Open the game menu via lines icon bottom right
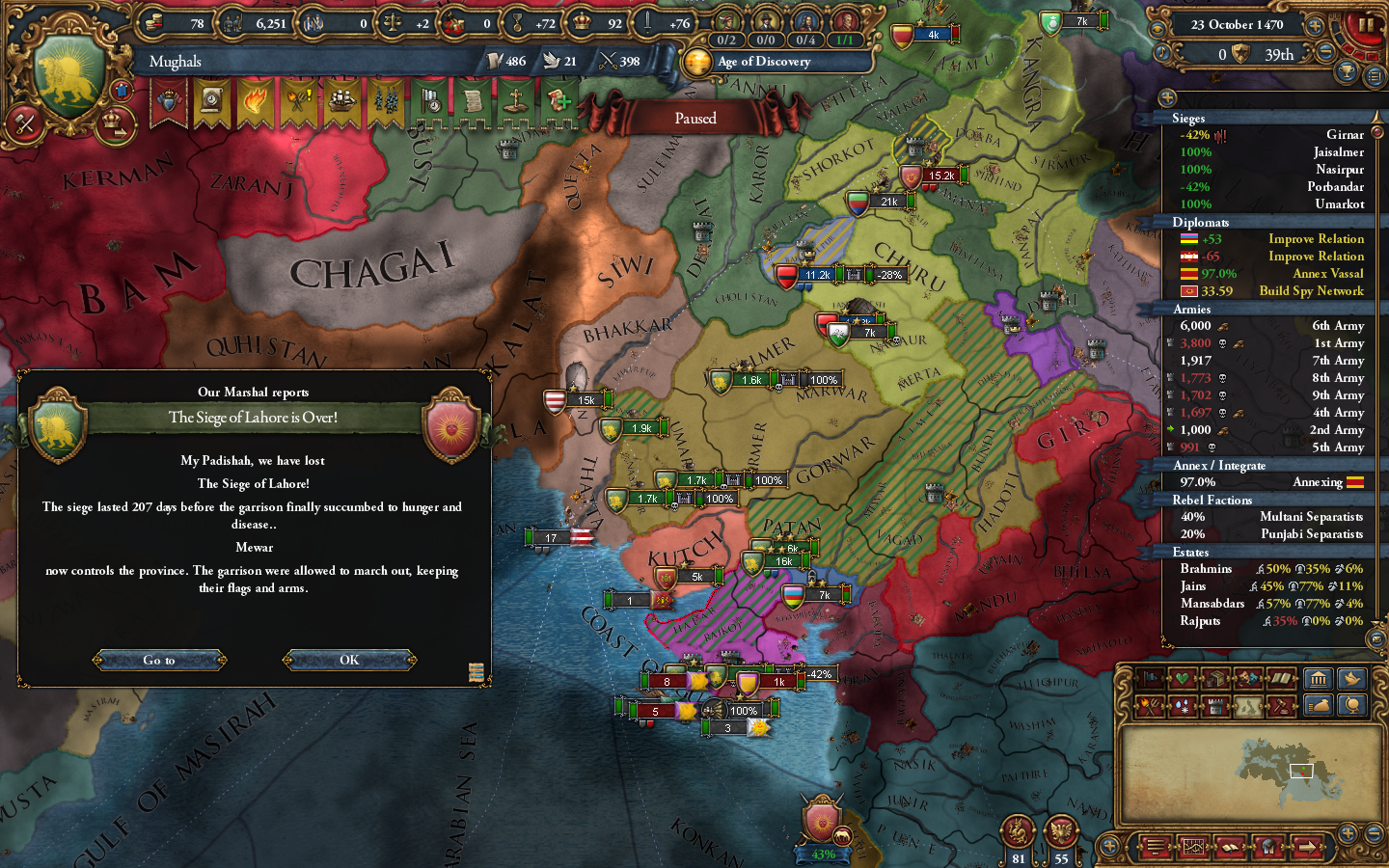The image size is (1389, 868). pos(1155,847)
